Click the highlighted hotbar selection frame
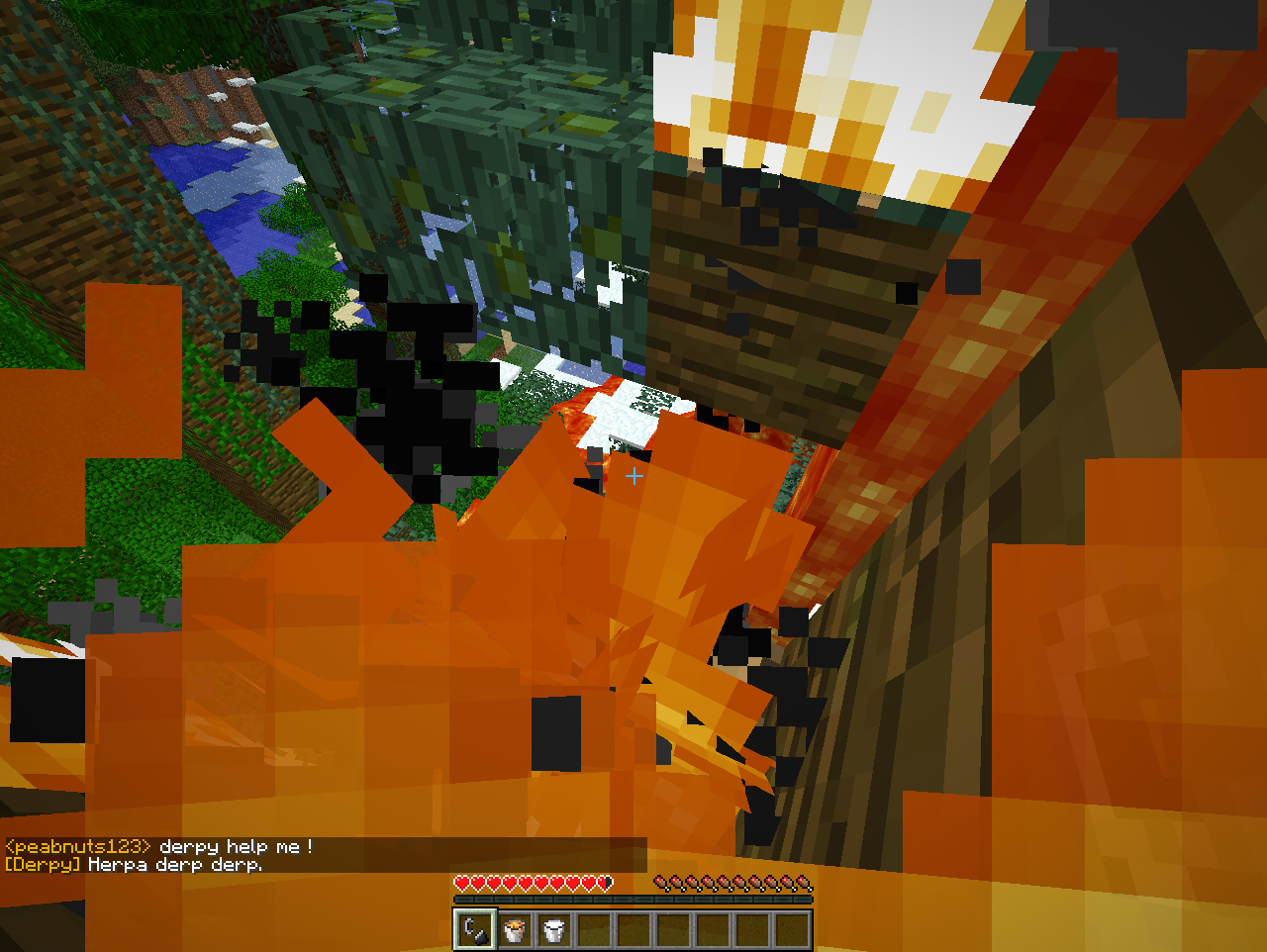 coord(474,930)
